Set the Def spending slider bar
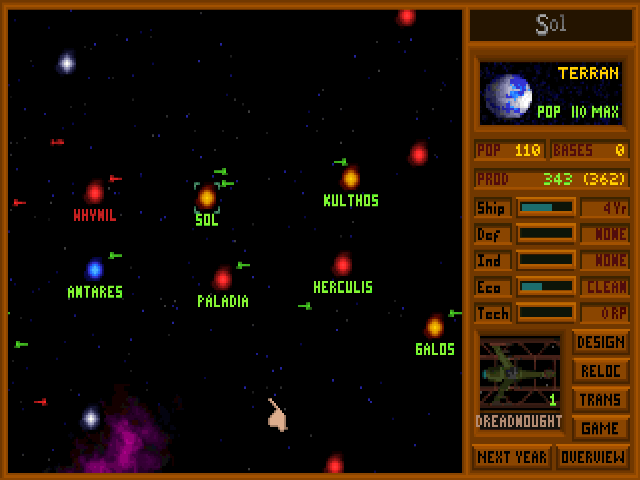The height and width of the screenshot is (480, 640). (x=545, y=234)
